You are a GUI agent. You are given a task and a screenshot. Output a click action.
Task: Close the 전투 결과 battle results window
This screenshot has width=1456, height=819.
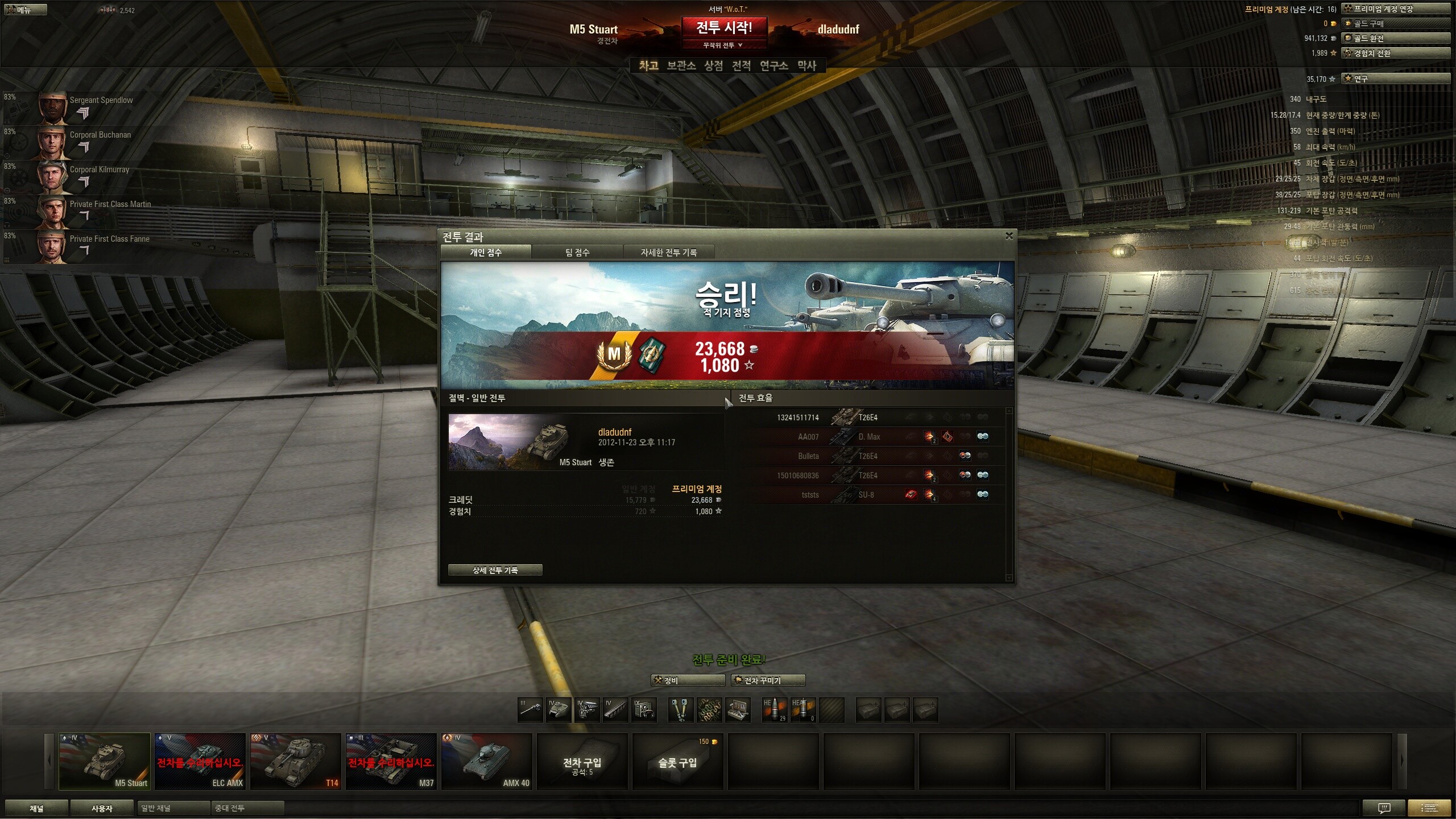1009,236
